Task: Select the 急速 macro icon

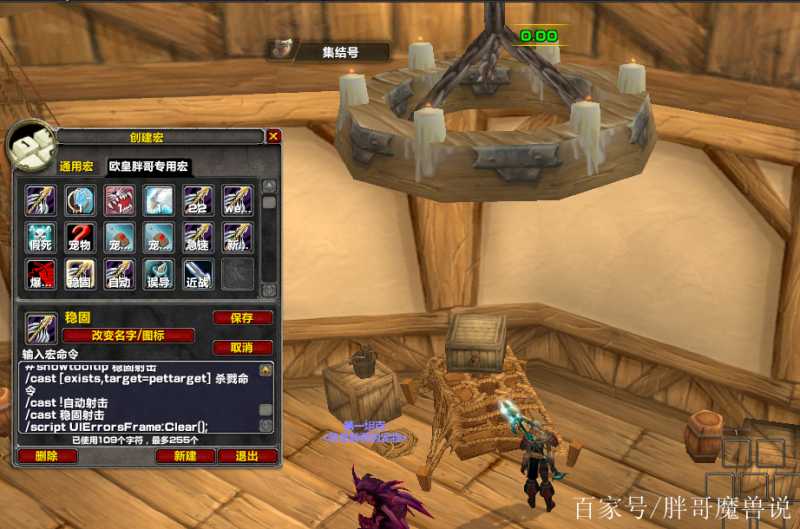Action: coord(198,237)
